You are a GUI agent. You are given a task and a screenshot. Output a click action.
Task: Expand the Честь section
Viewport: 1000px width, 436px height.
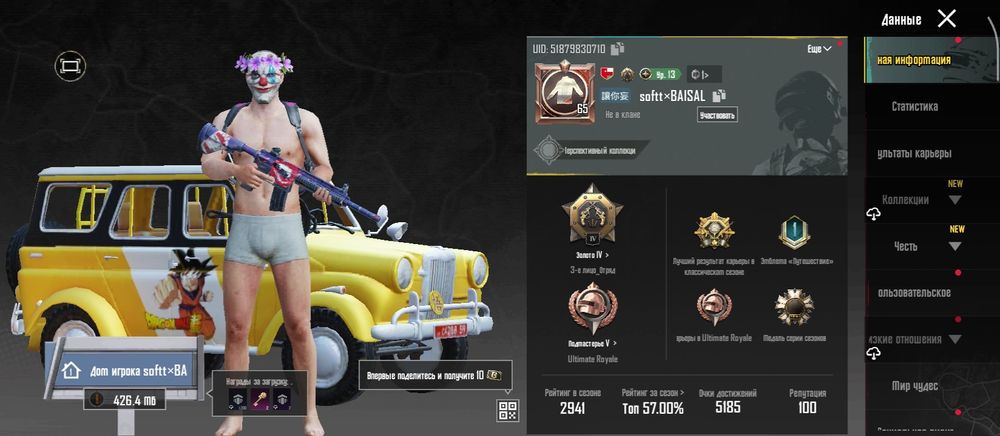[954, 246]
